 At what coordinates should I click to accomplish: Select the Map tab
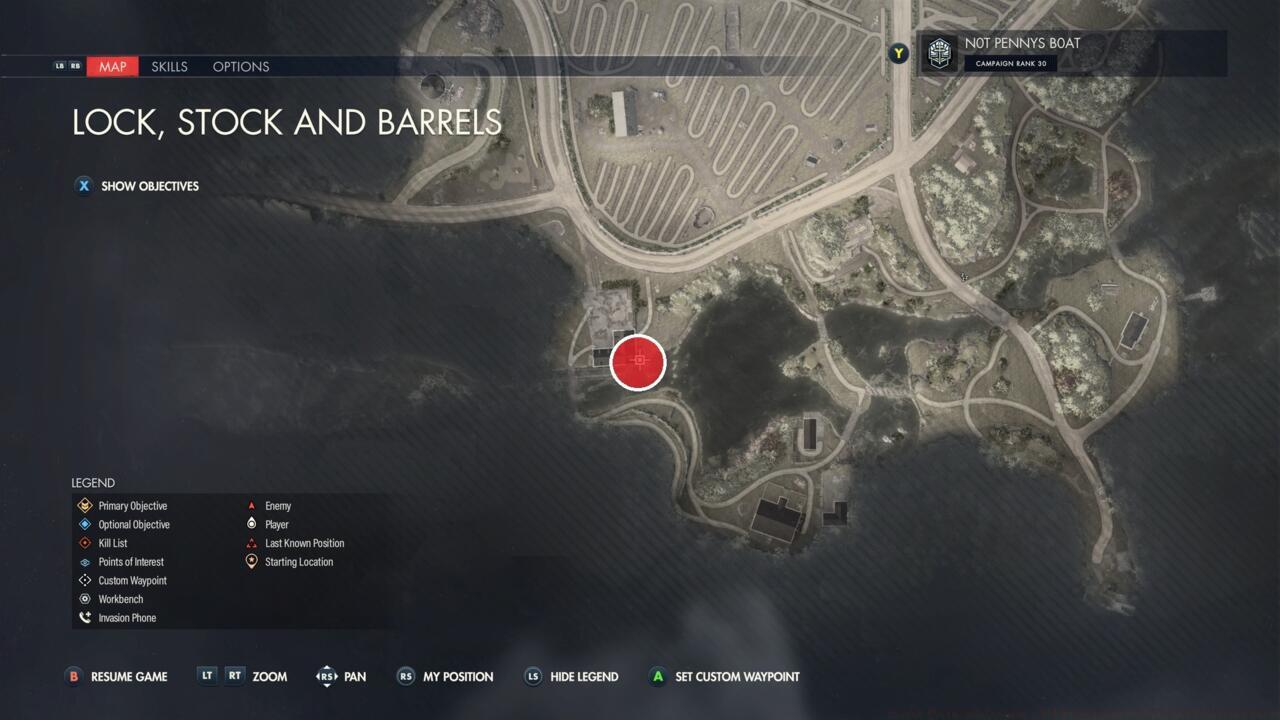(112, 67)
